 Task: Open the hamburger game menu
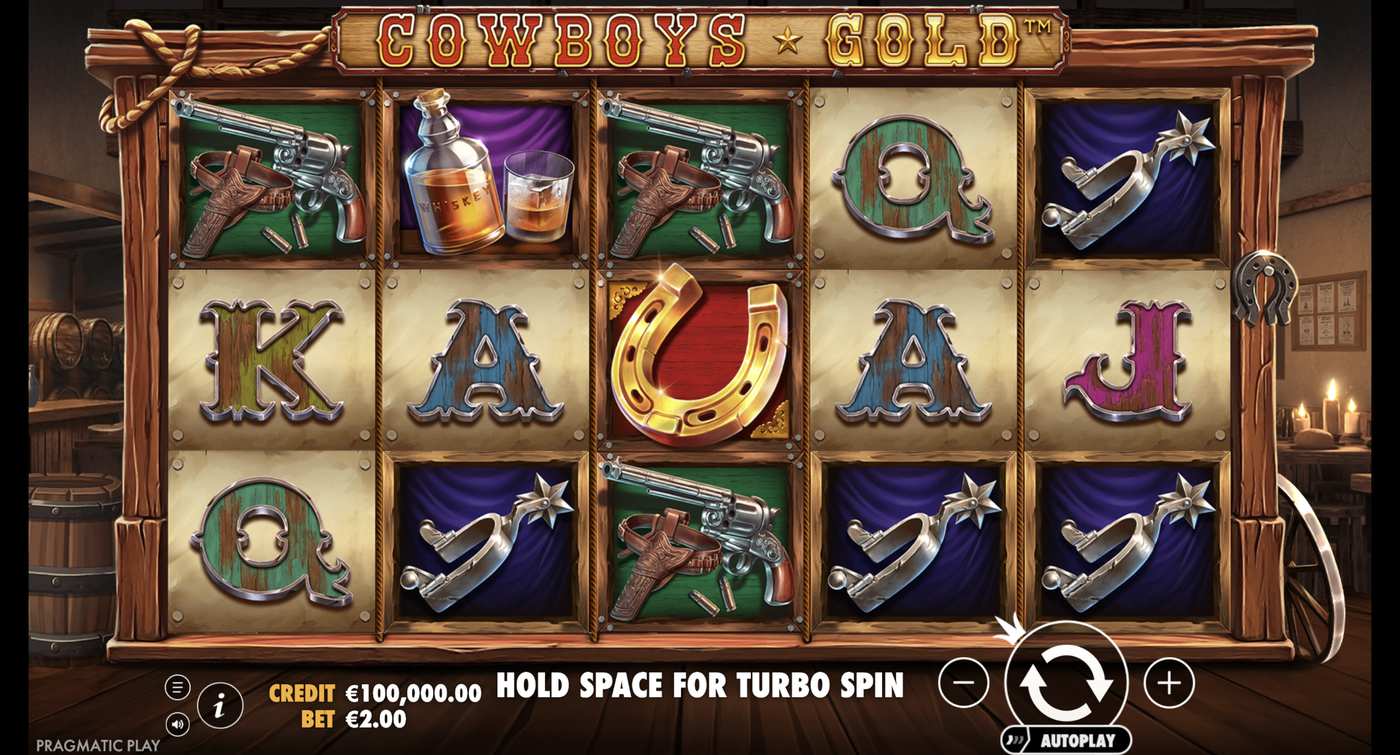pyautogui.click(x=180, y=685)
